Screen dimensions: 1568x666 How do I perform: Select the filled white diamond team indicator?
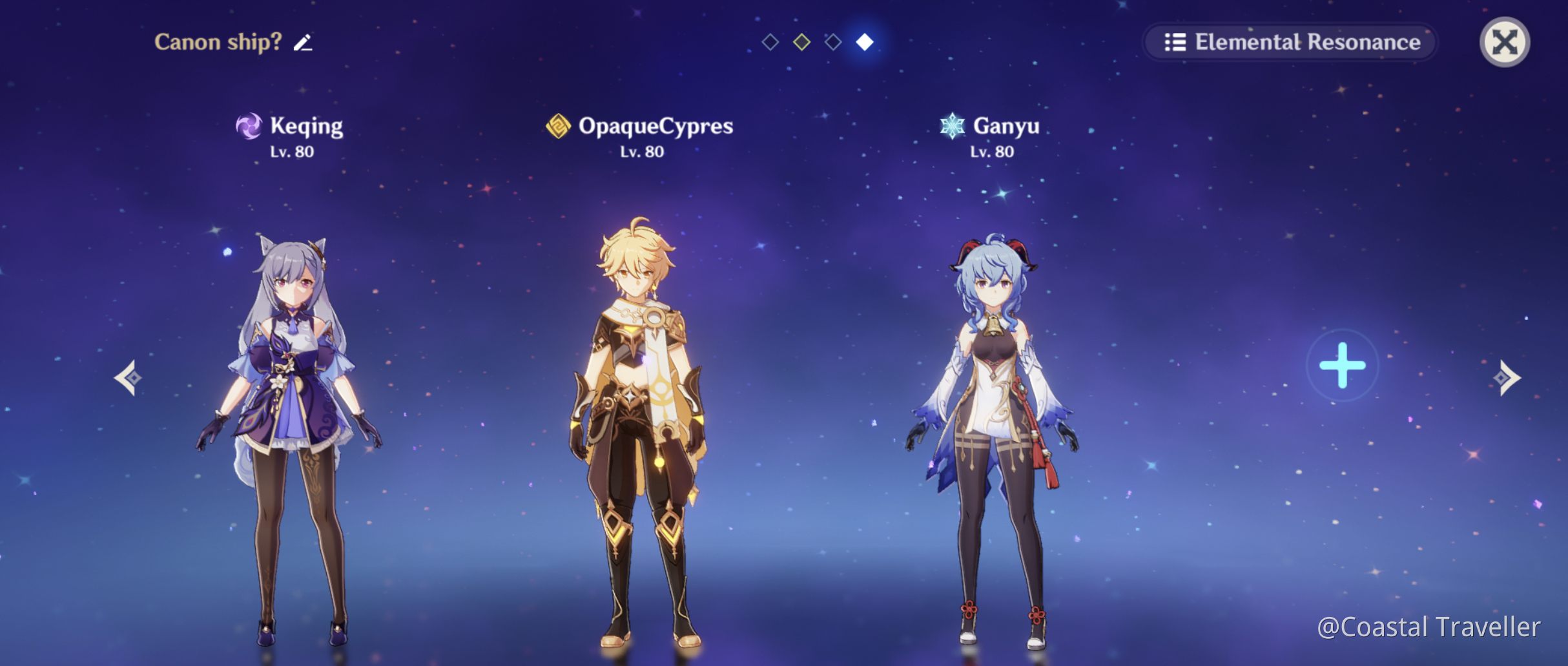click(x=865, y=43)
